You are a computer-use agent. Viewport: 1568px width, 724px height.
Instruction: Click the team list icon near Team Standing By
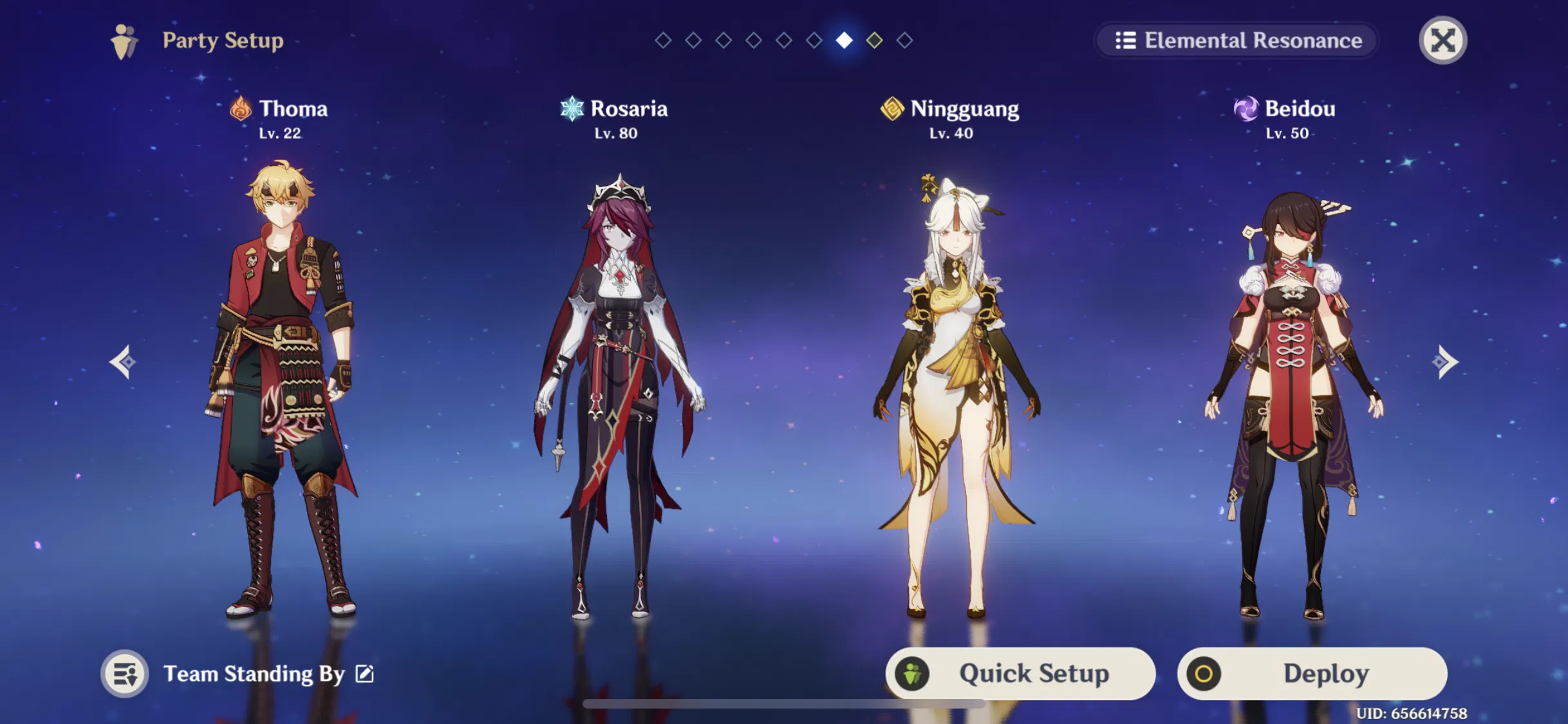point(125,673)
